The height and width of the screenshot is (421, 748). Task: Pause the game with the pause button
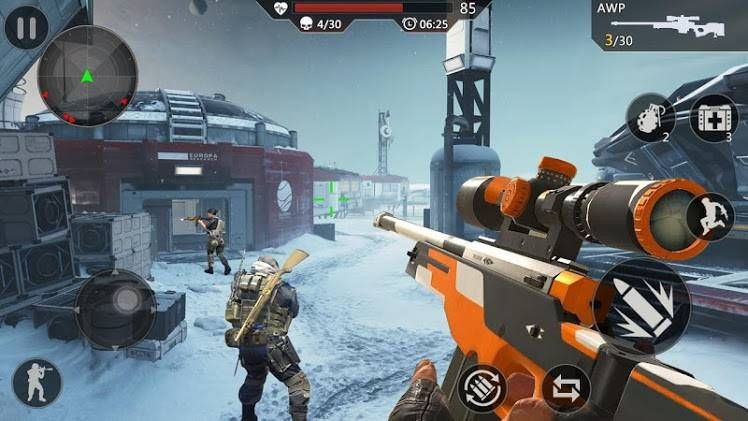27,28
